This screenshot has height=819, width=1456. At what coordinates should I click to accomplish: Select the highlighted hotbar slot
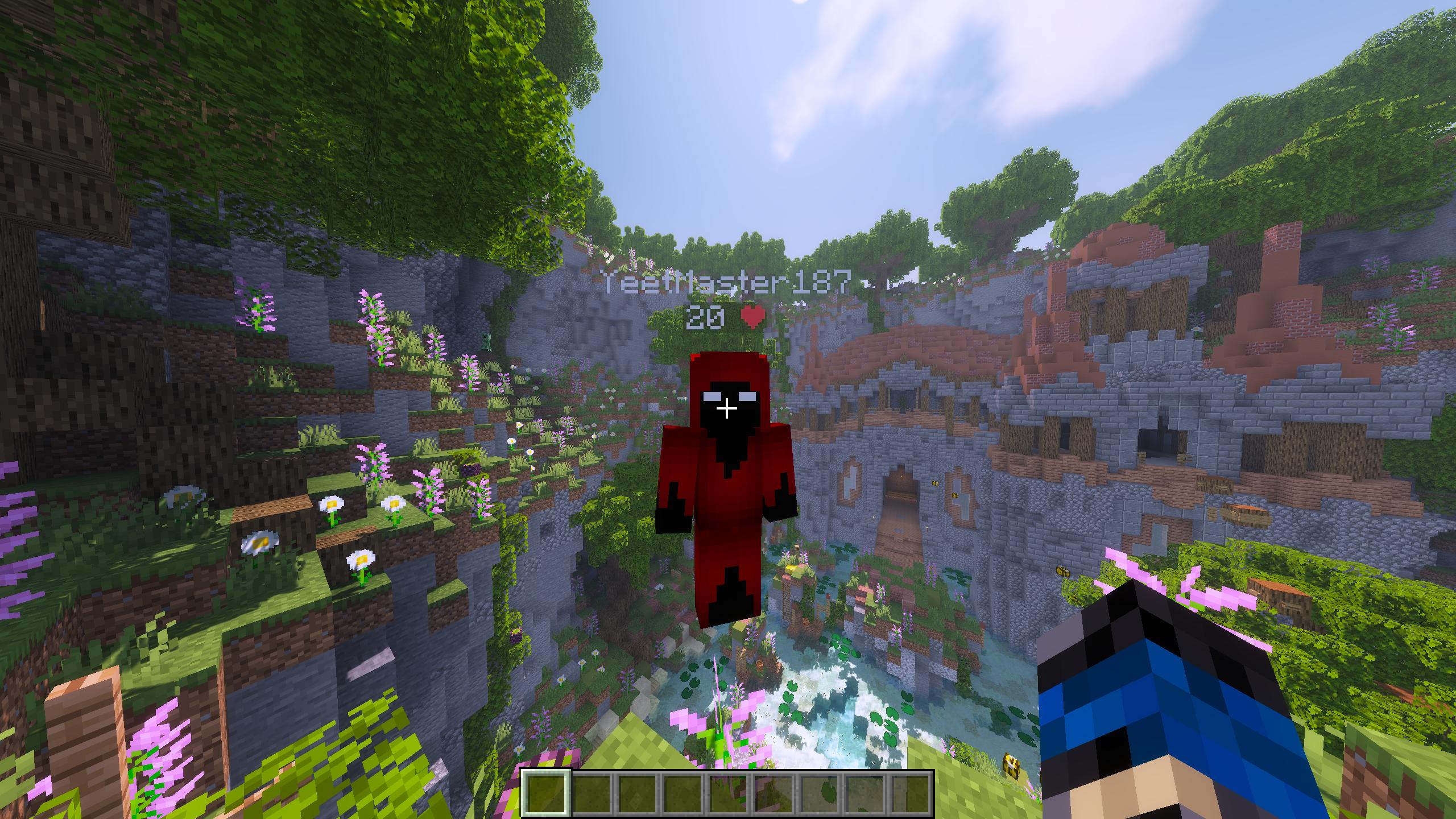[545, 793]
